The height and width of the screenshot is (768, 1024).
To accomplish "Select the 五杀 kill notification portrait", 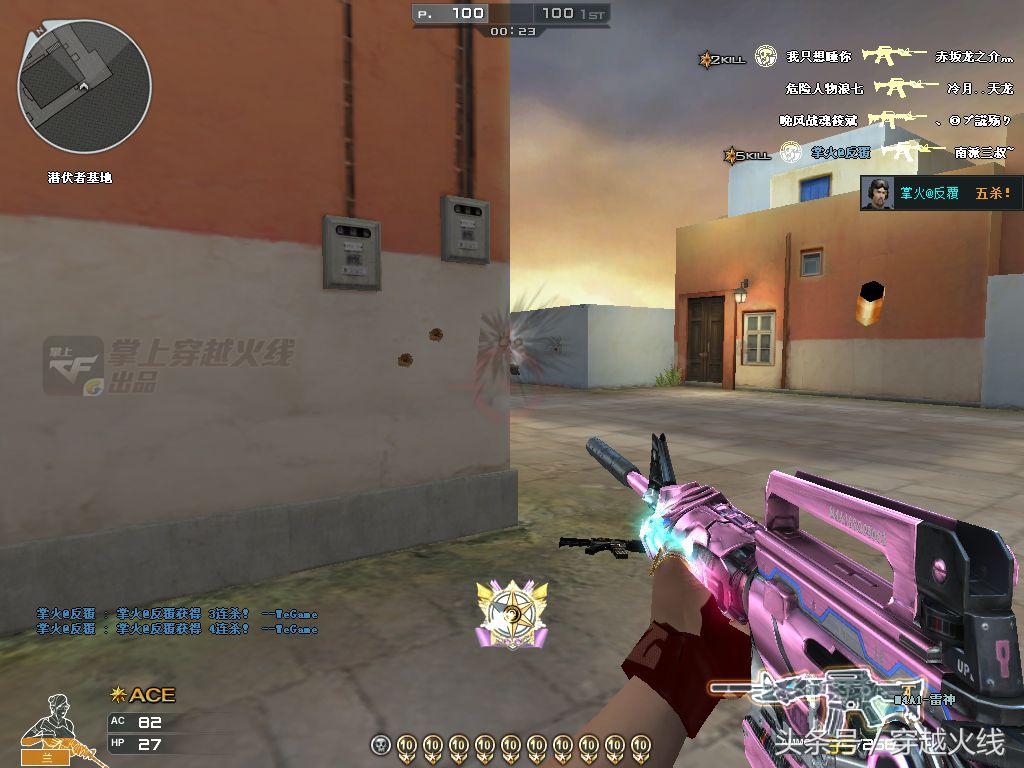I will (877, 193).
